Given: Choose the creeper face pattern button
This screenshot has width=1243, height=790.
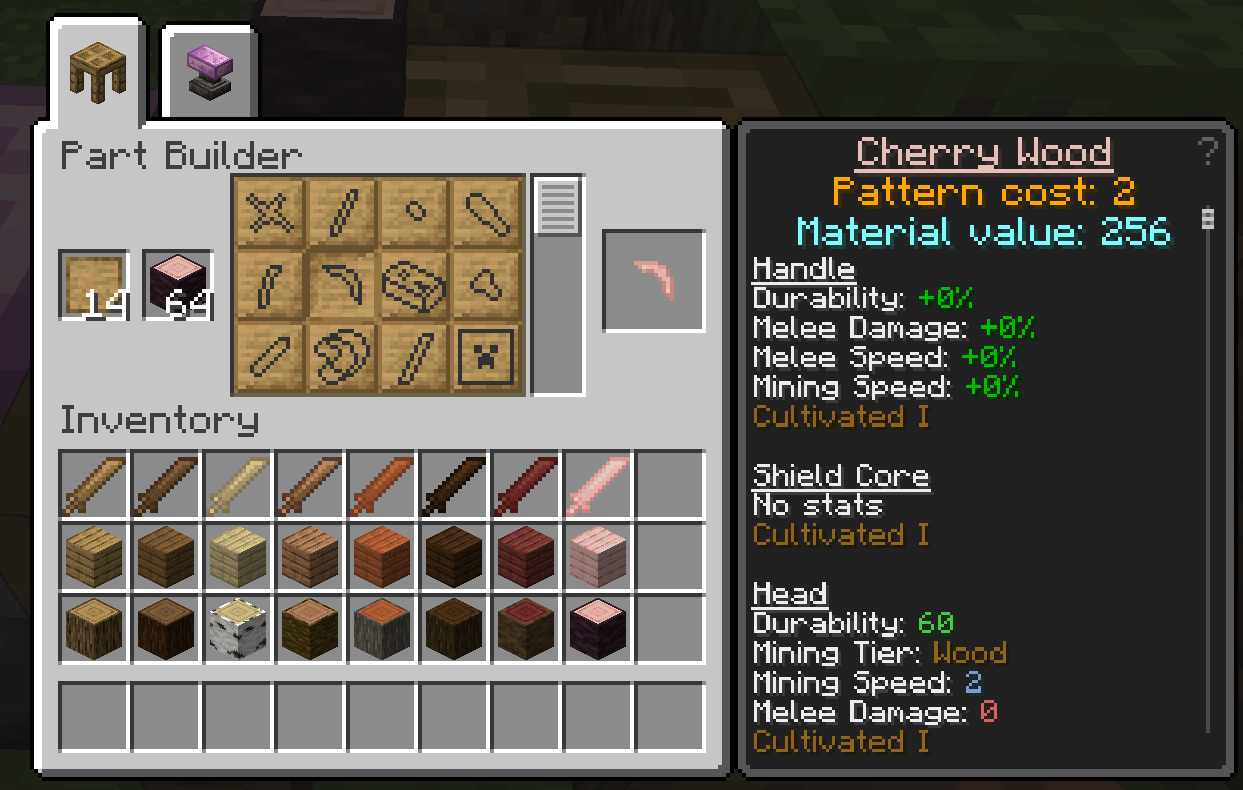Looking at the screenshot, I should 487,357.
